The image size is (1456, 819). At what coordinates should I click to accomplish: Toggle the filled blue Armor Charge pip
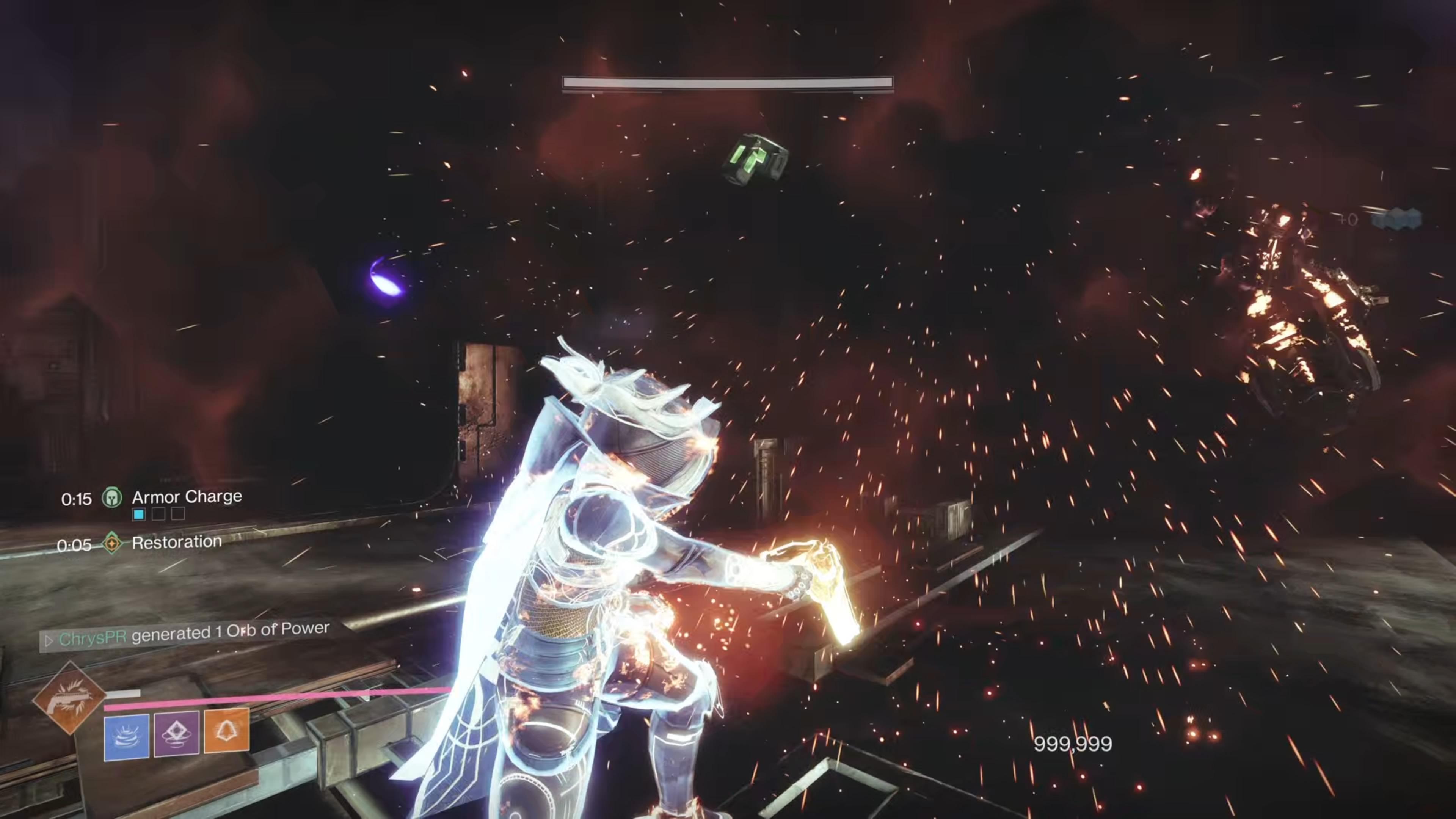point(138,515)
